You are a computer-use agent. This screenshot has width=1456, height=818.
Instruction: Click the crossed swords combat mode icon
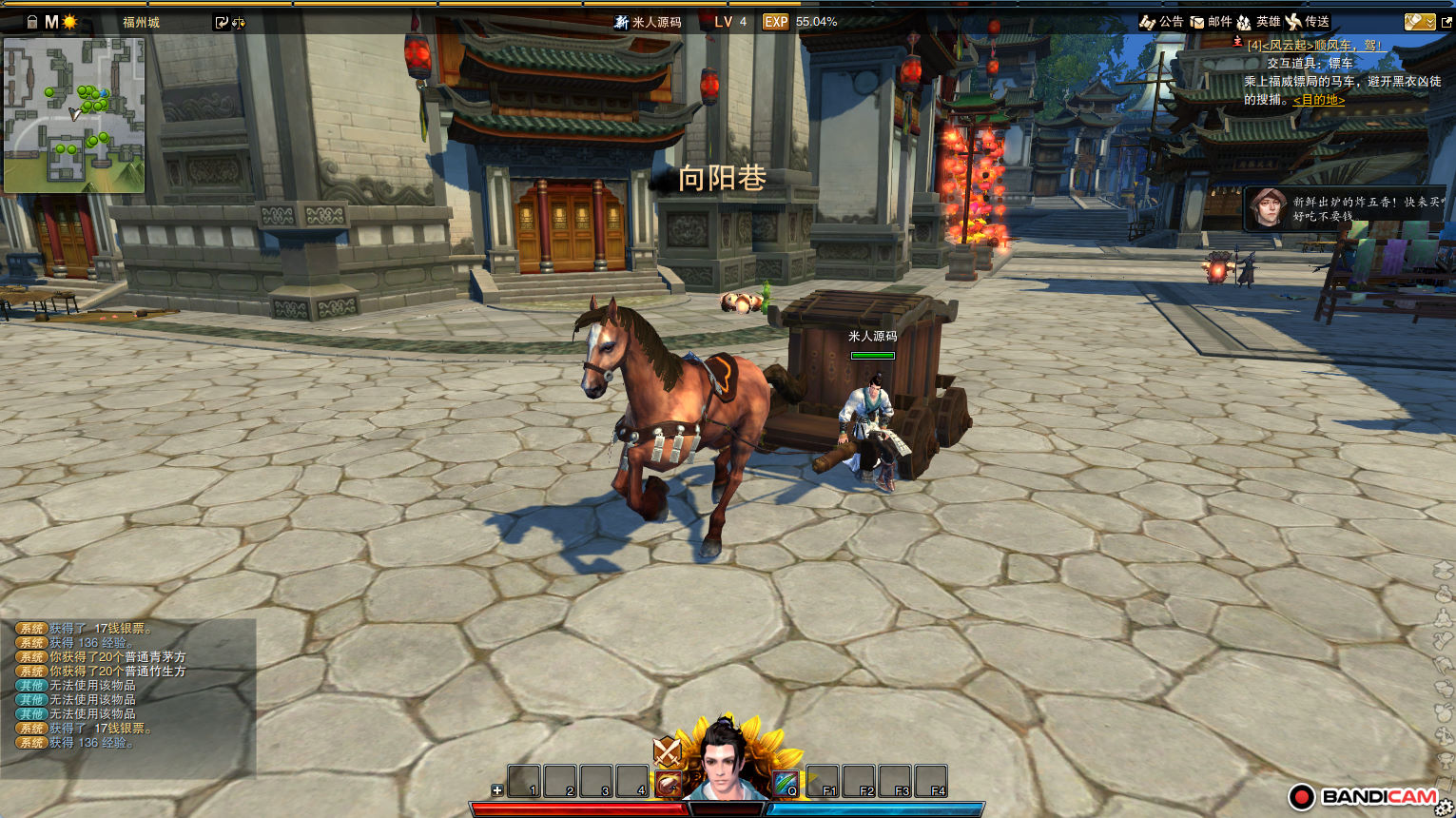pos(668,751)
